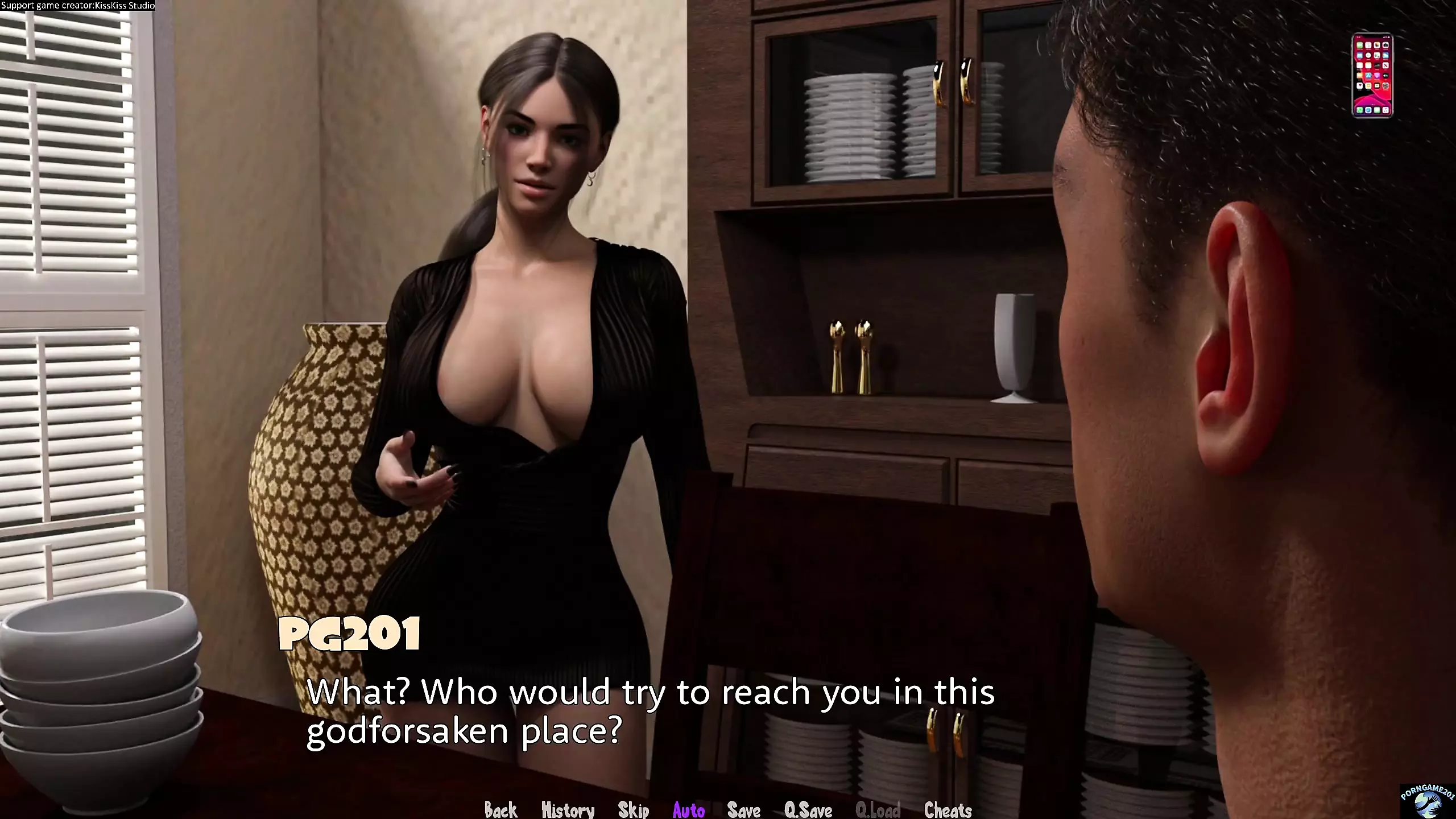1456x819 pixels.
Task: Open the Save menu
Action: [743, 809]
